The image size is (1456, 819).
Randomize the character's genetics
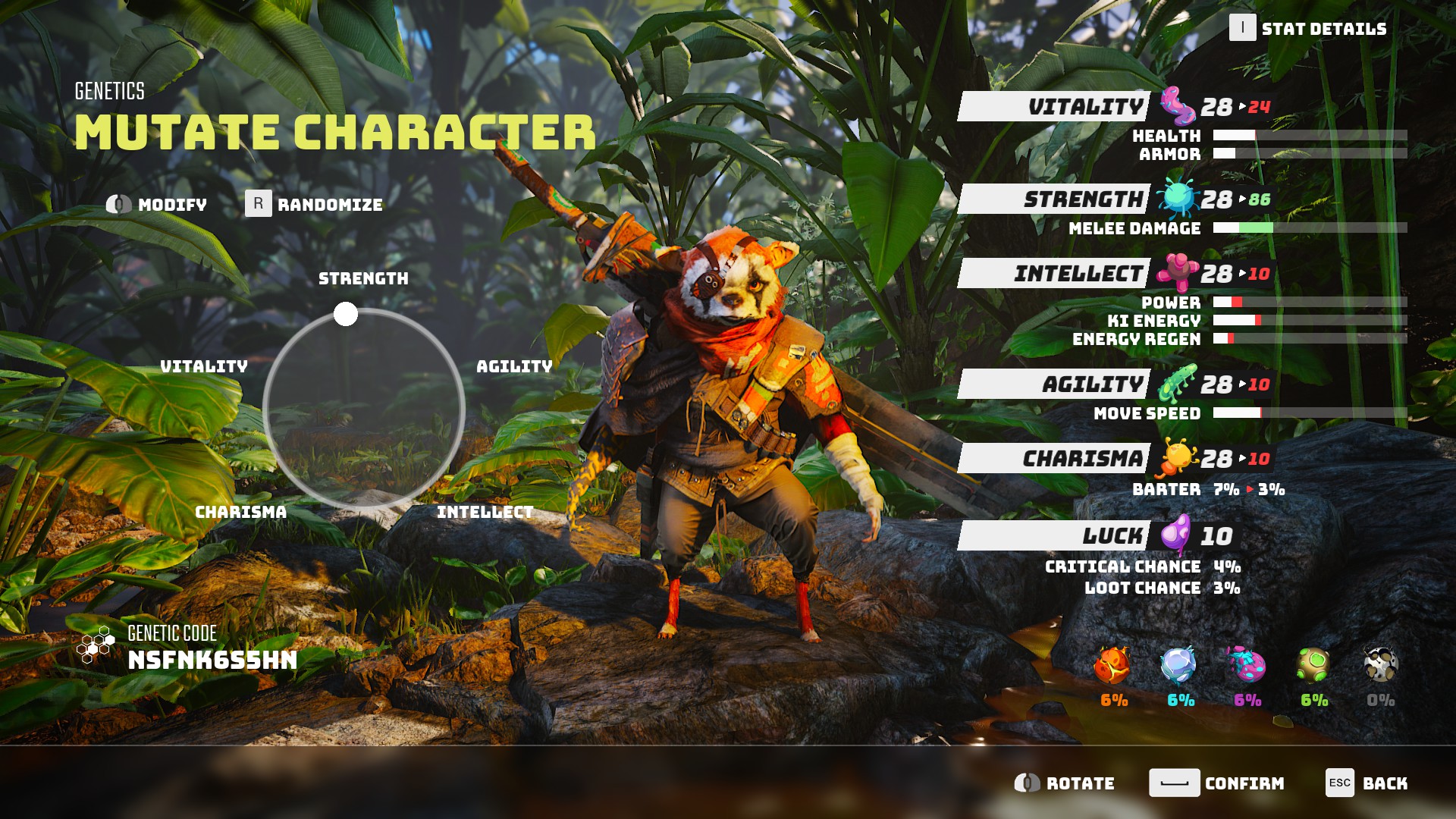314,204
